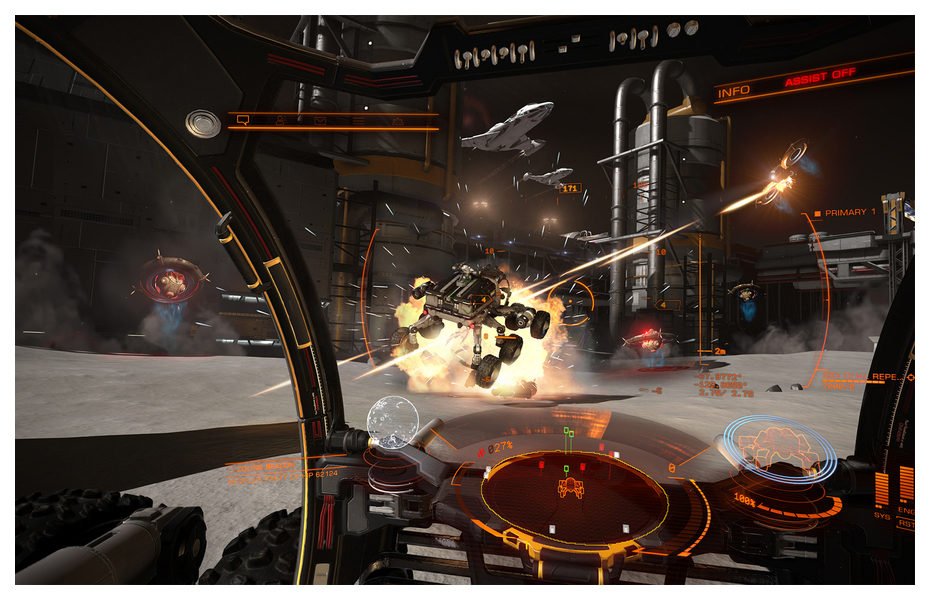Click the RST power reset button

(905, 522)
